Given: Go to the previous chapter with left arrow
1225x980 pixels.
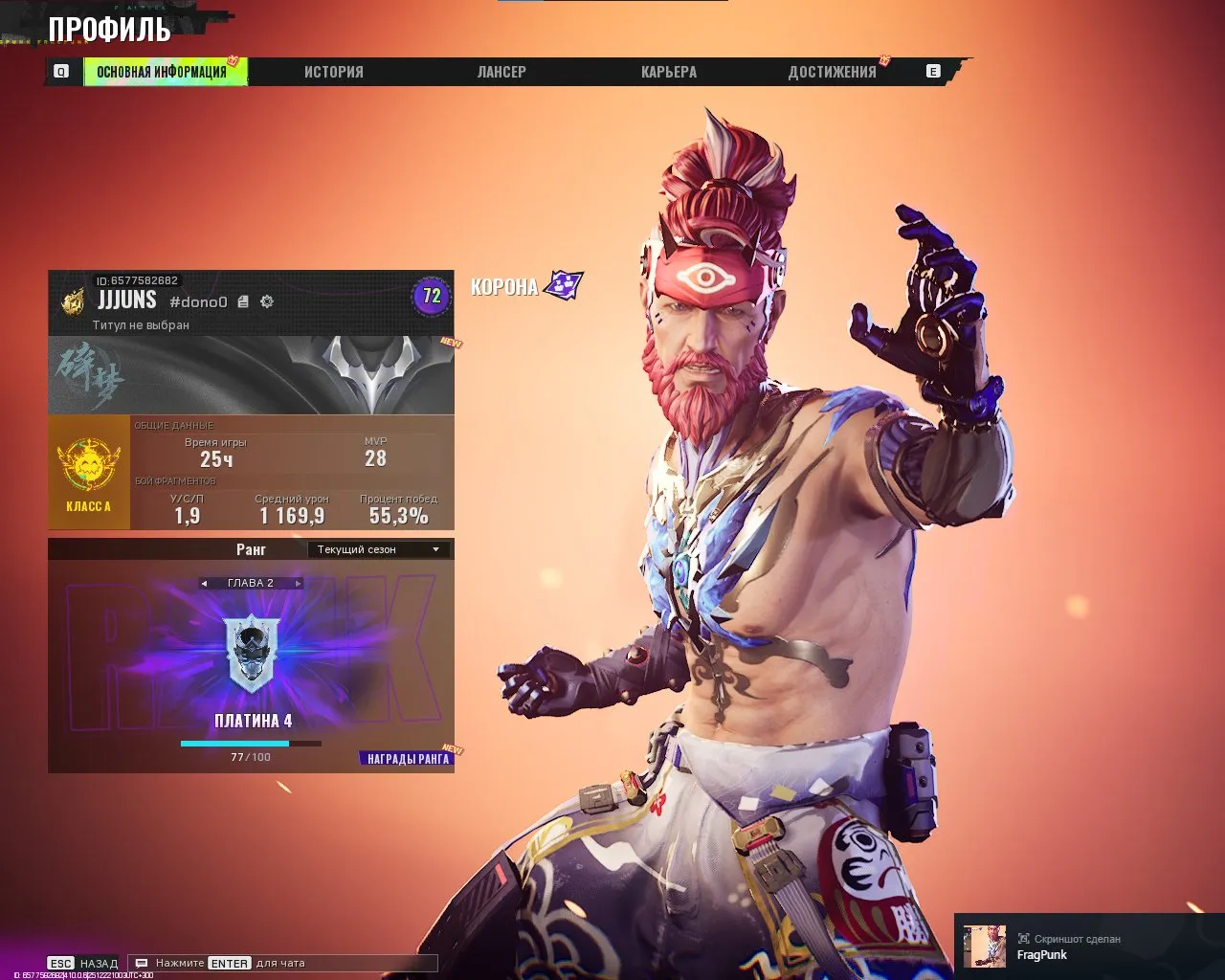Looking at the screenshot, I should click(x=204, y=583).
